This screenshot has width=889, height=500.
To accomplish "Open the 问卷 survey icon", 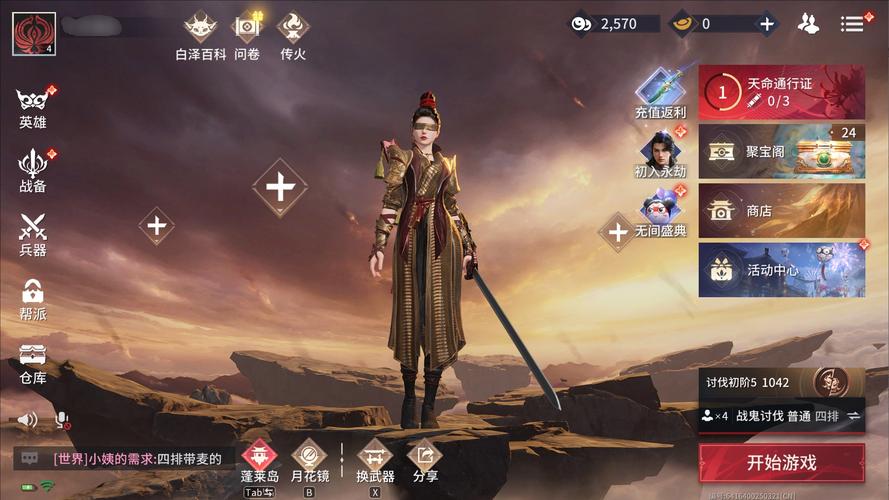I will (x=247, y=35).
